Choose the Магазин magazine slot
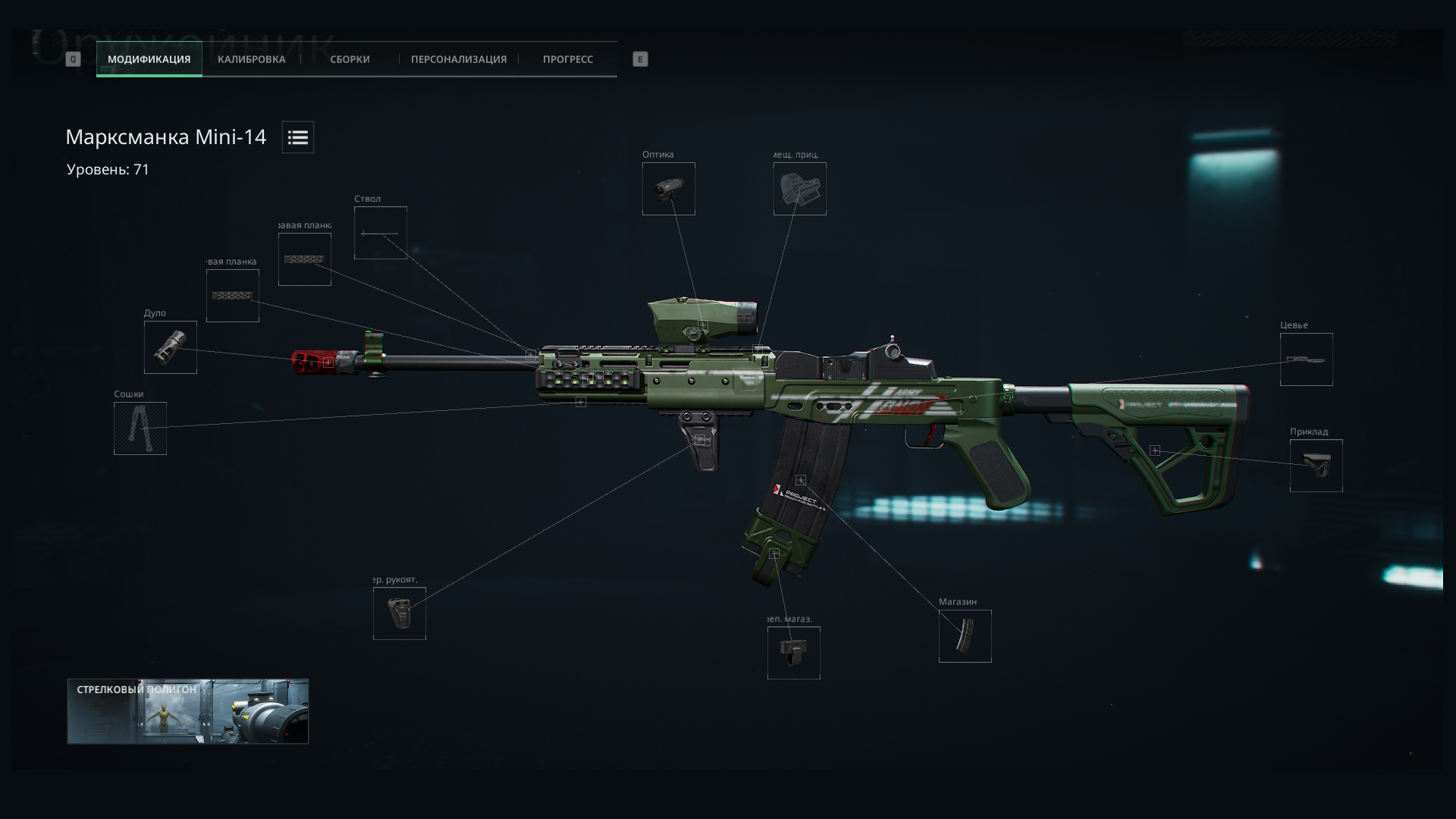1456x819 pixels. [965, 636]
